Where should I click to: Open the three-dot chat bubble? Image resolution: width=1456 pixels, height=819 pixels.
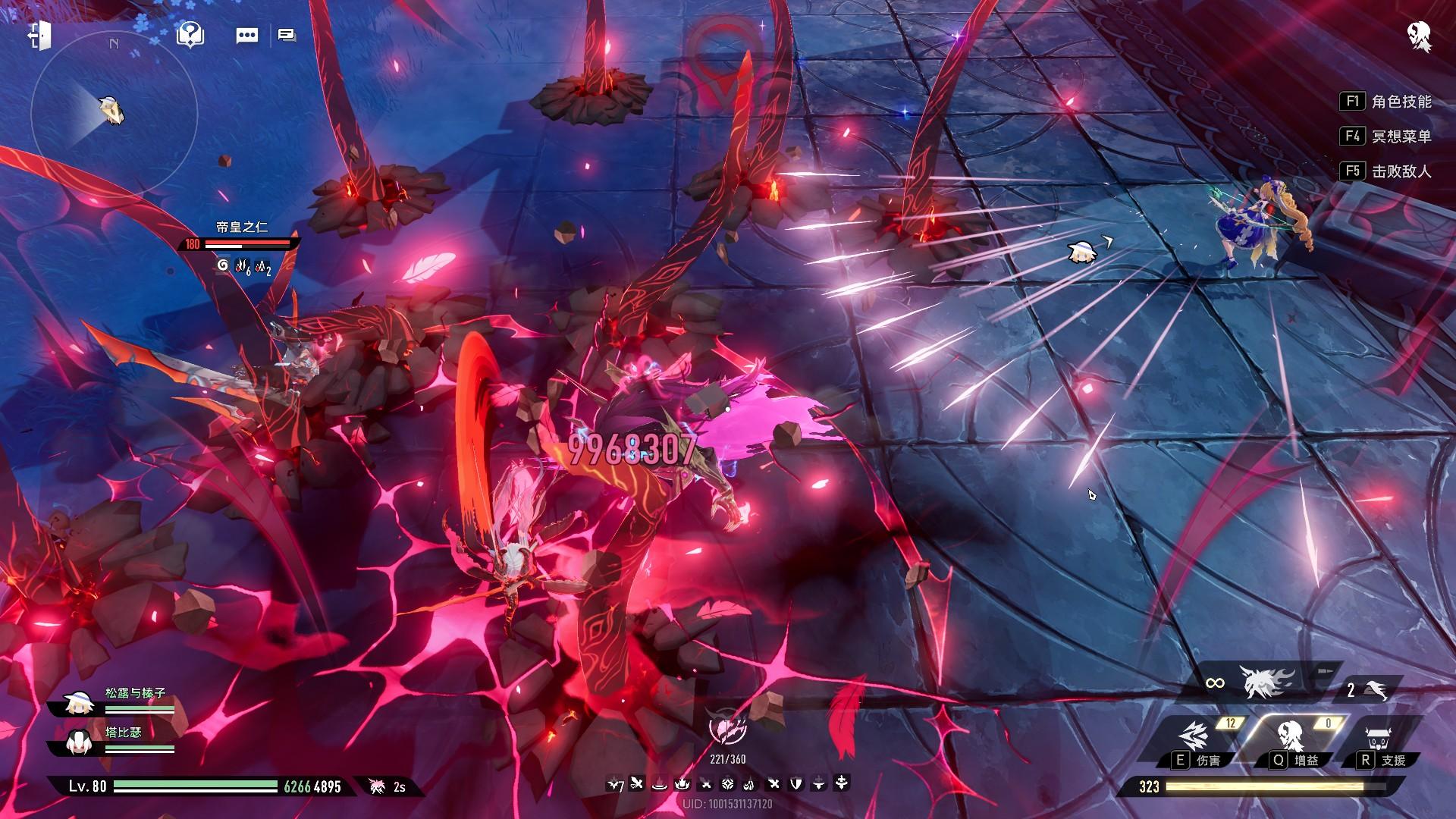pyautogui.click(x=247, y=36)
